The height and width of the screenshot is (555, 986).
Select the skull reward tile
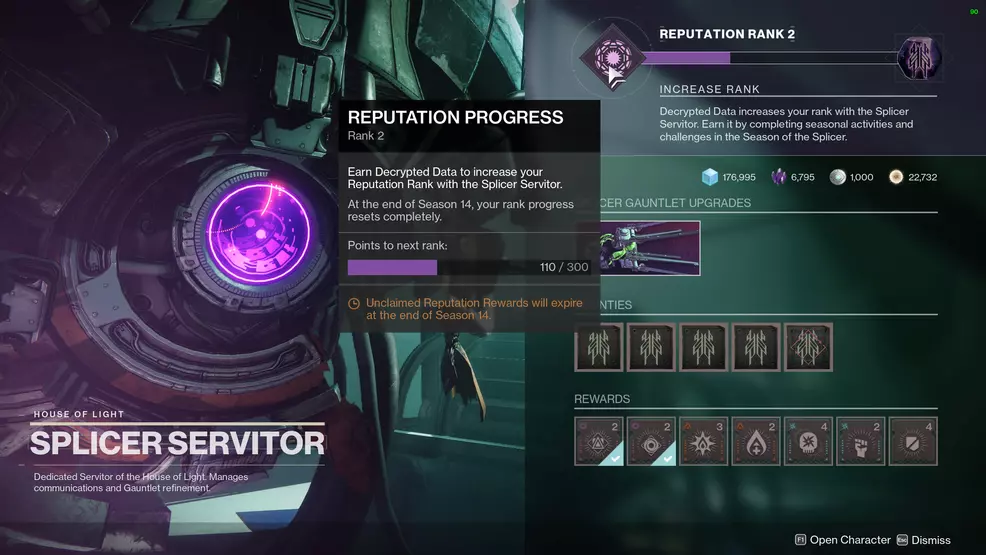coord(808,441)
